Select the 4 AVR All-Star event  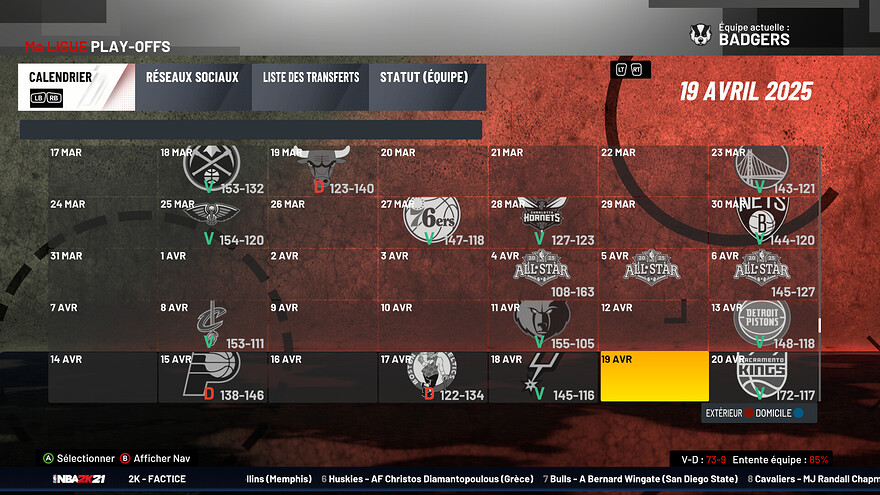point(544,273)
